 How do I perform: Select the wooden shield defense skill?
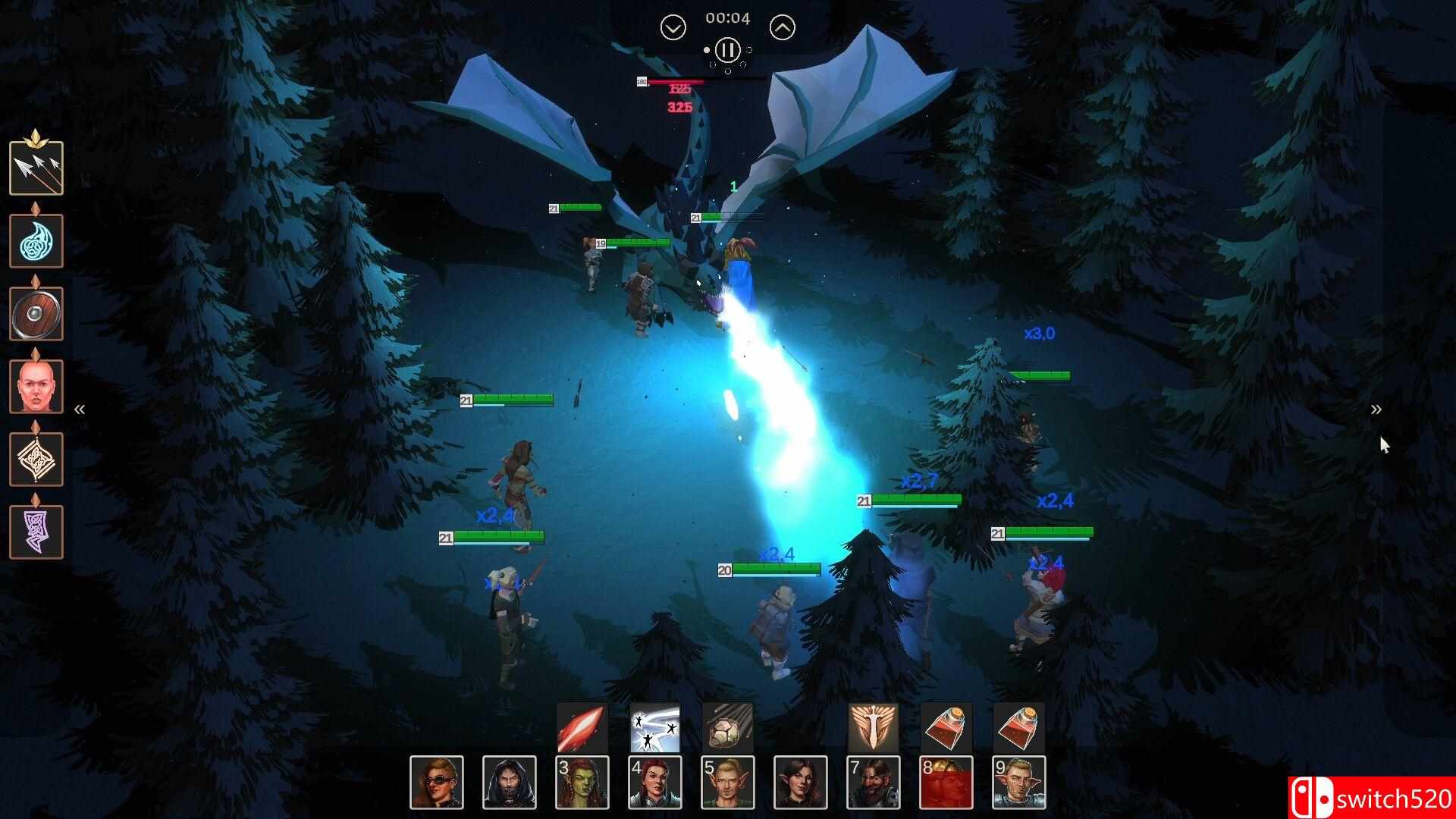36,313
